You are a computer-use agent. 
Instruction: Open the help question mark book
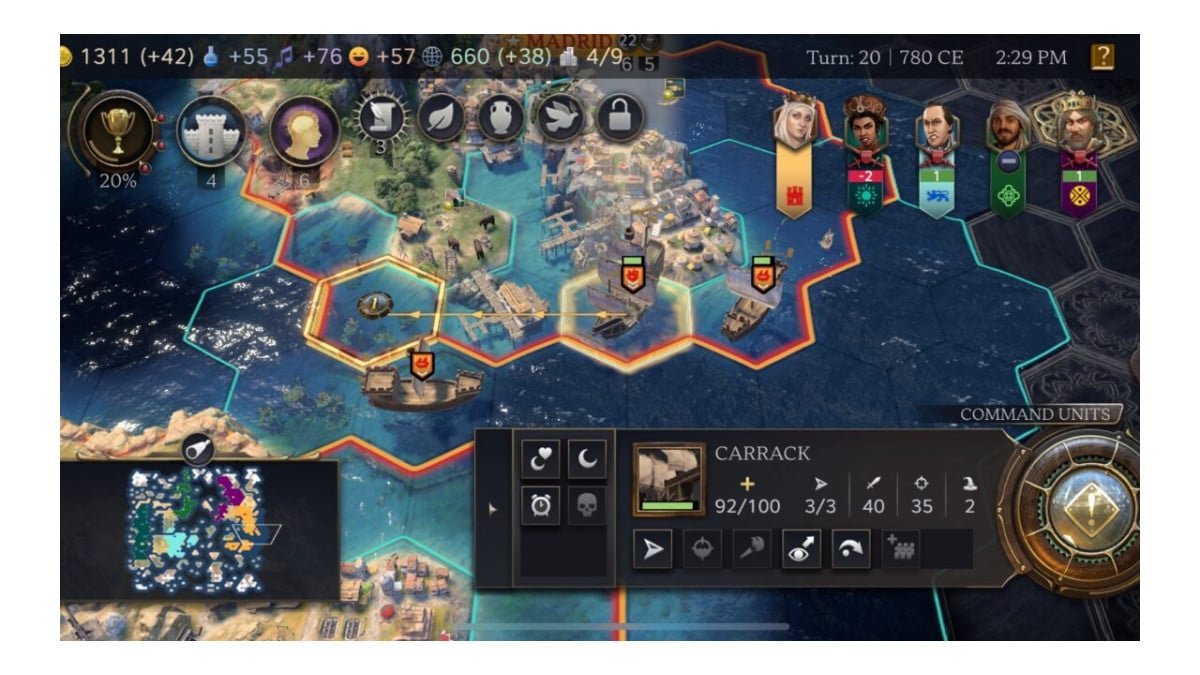1101,57
